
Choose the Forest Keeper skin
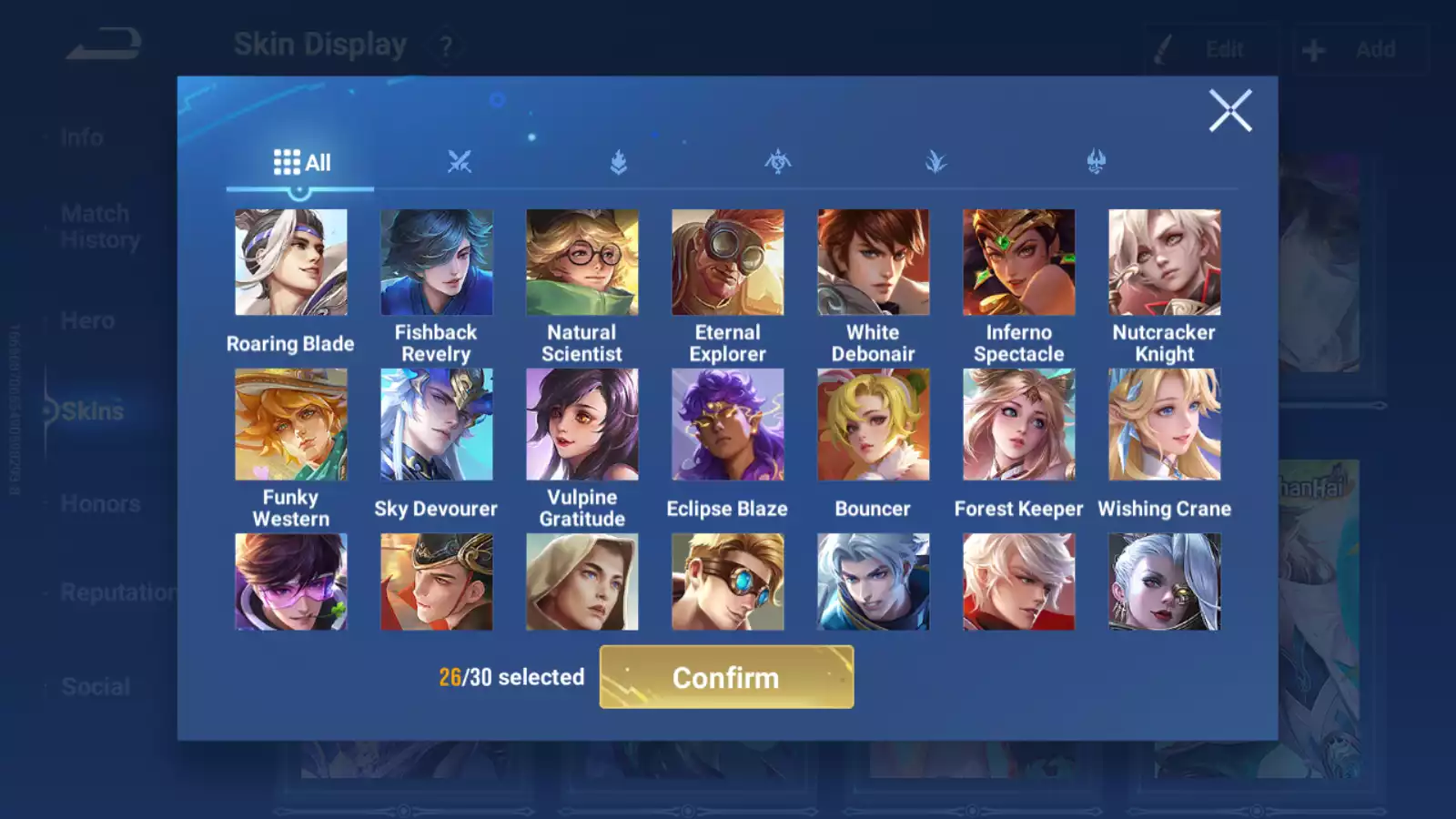point(1018,424)
